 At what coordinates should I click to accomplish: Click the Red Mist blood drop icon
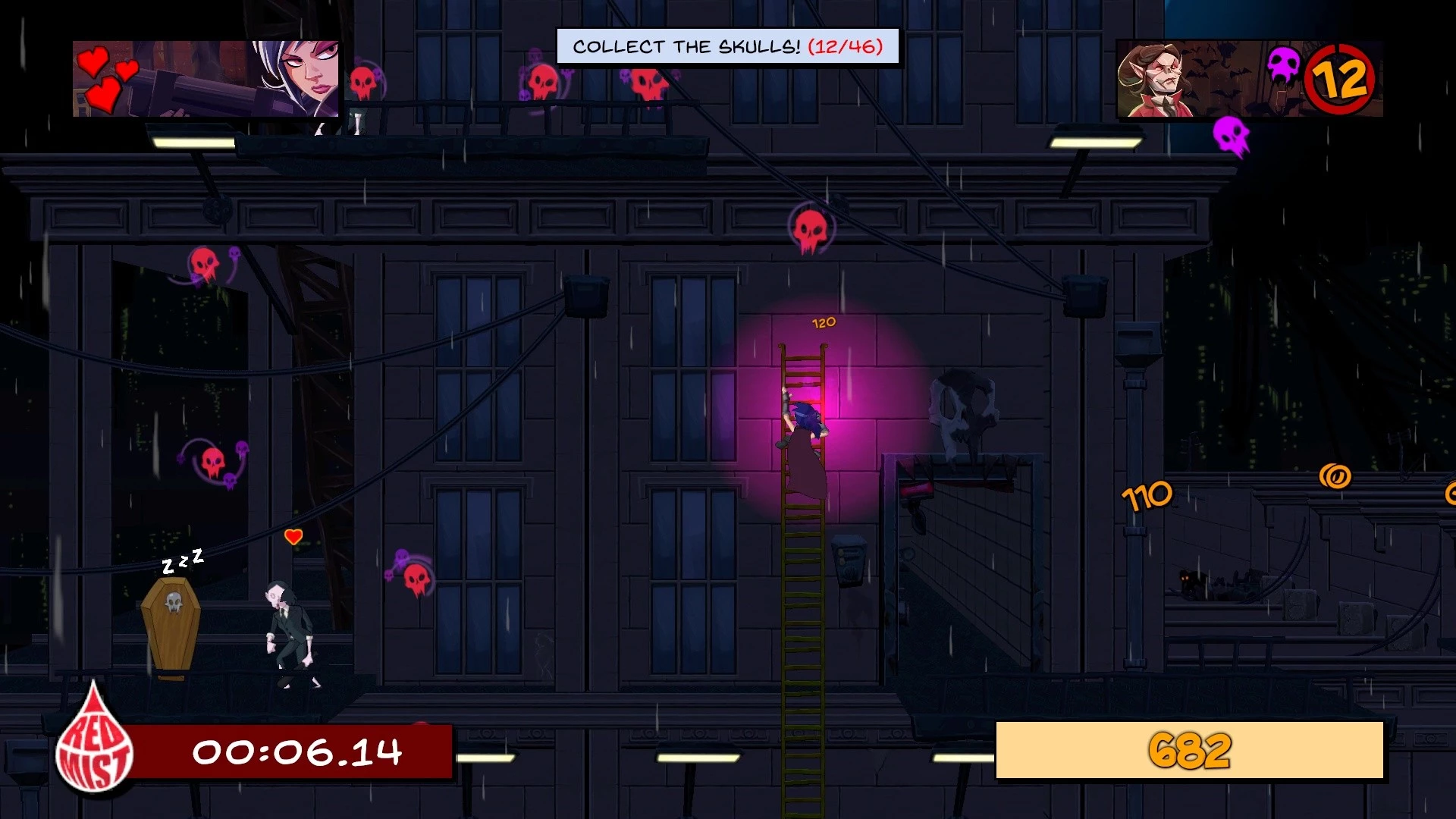95,742
